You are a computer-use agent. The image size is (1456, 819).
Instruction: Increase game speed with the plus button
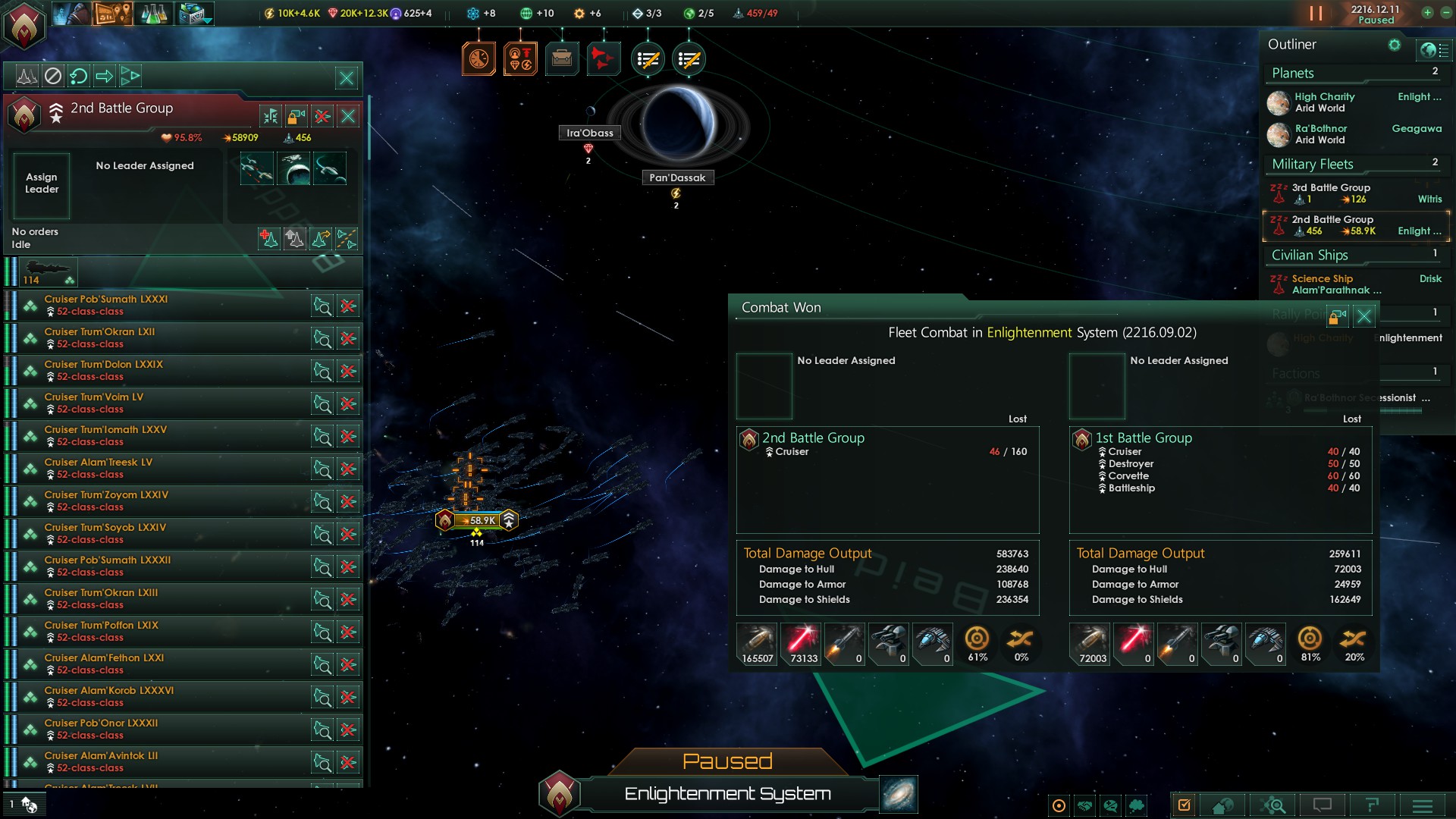pos(1427,12)
